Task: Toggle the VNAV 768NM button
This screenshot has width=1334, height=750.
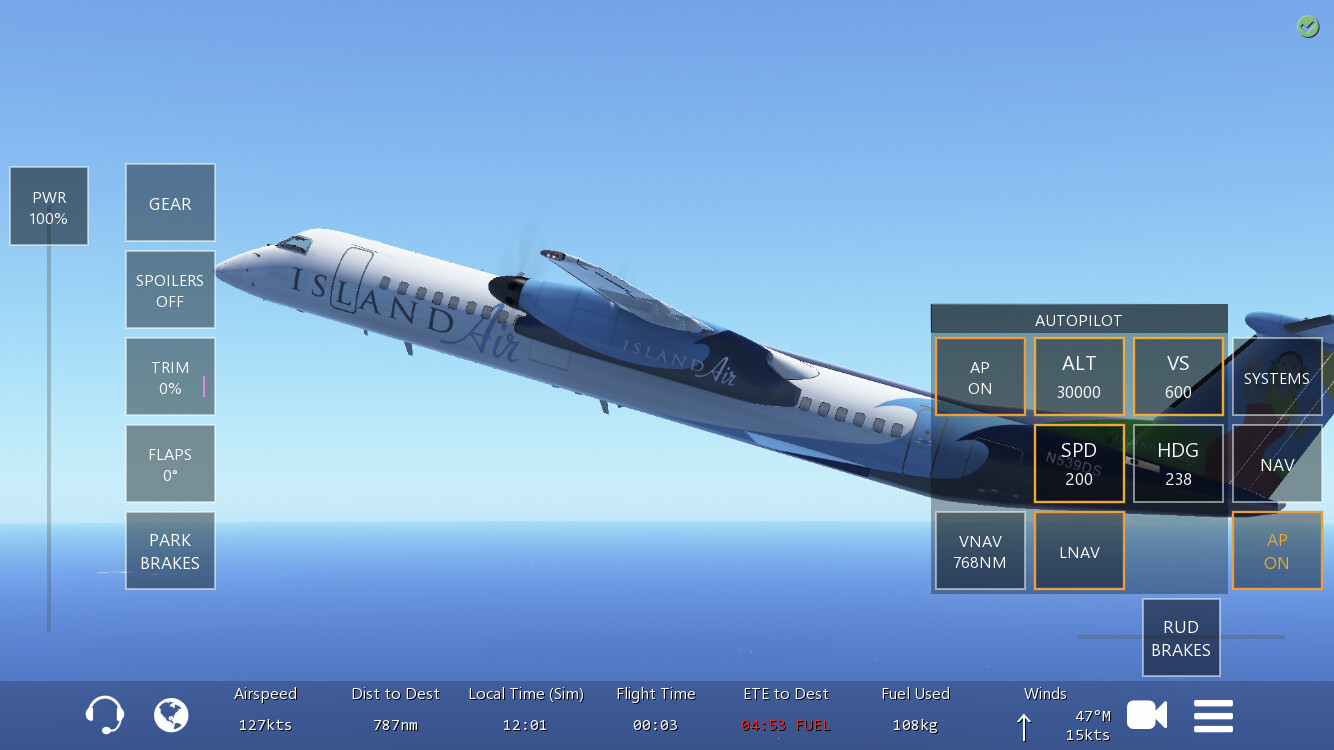Action: coord(980,551)
